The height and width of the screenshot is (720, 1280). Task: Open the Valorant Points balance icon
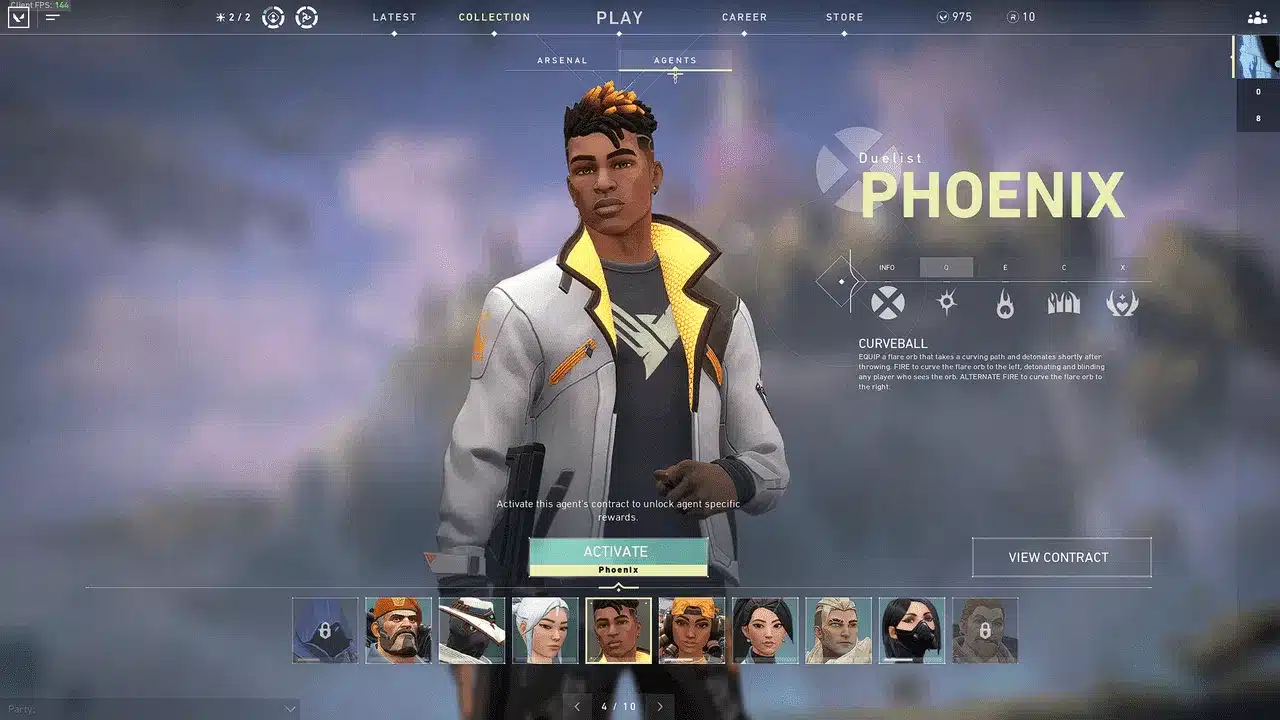[x=941, y=16]
